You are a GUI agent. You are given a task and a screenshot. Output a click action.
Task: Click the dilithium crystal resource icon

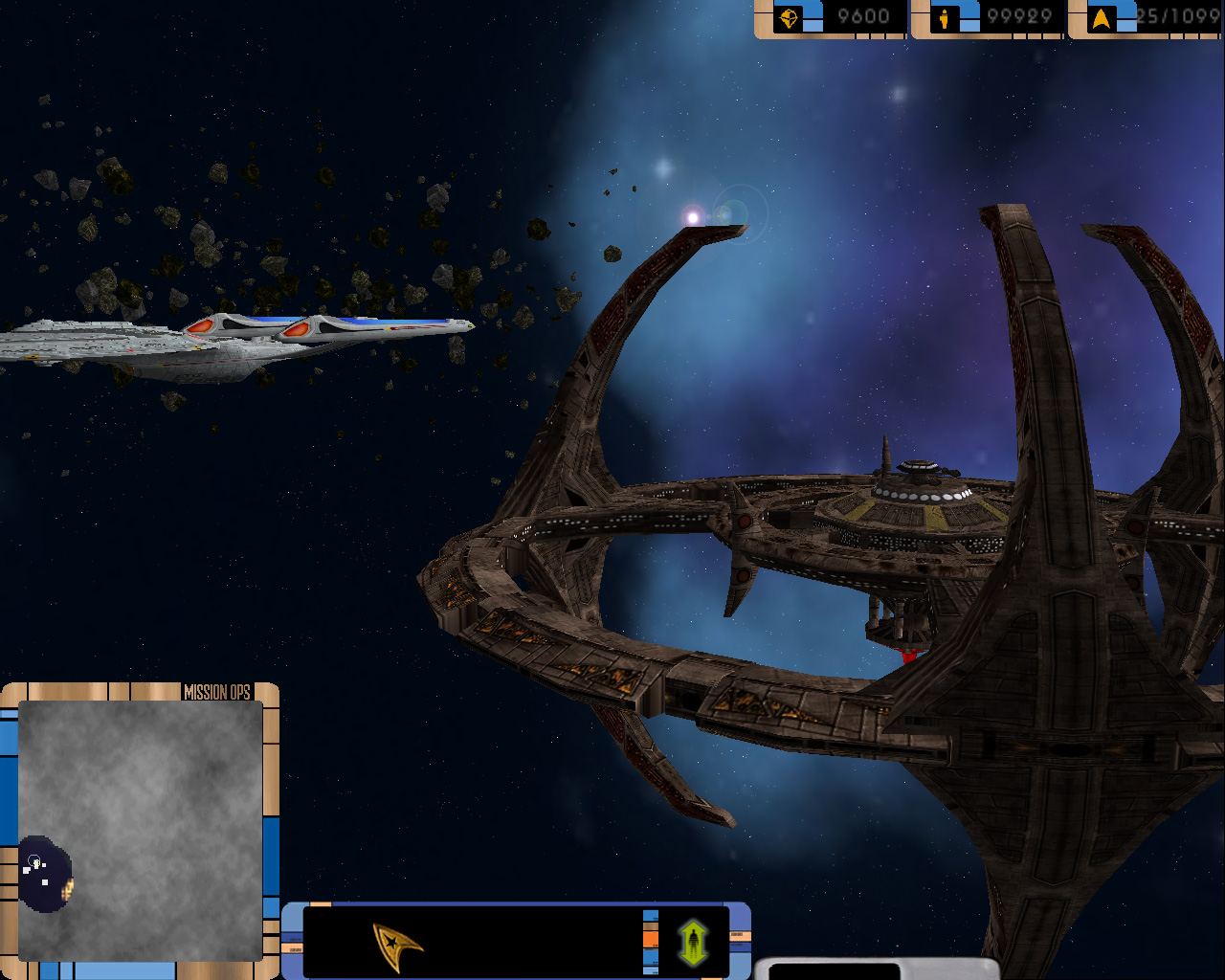tap(789, 18)
